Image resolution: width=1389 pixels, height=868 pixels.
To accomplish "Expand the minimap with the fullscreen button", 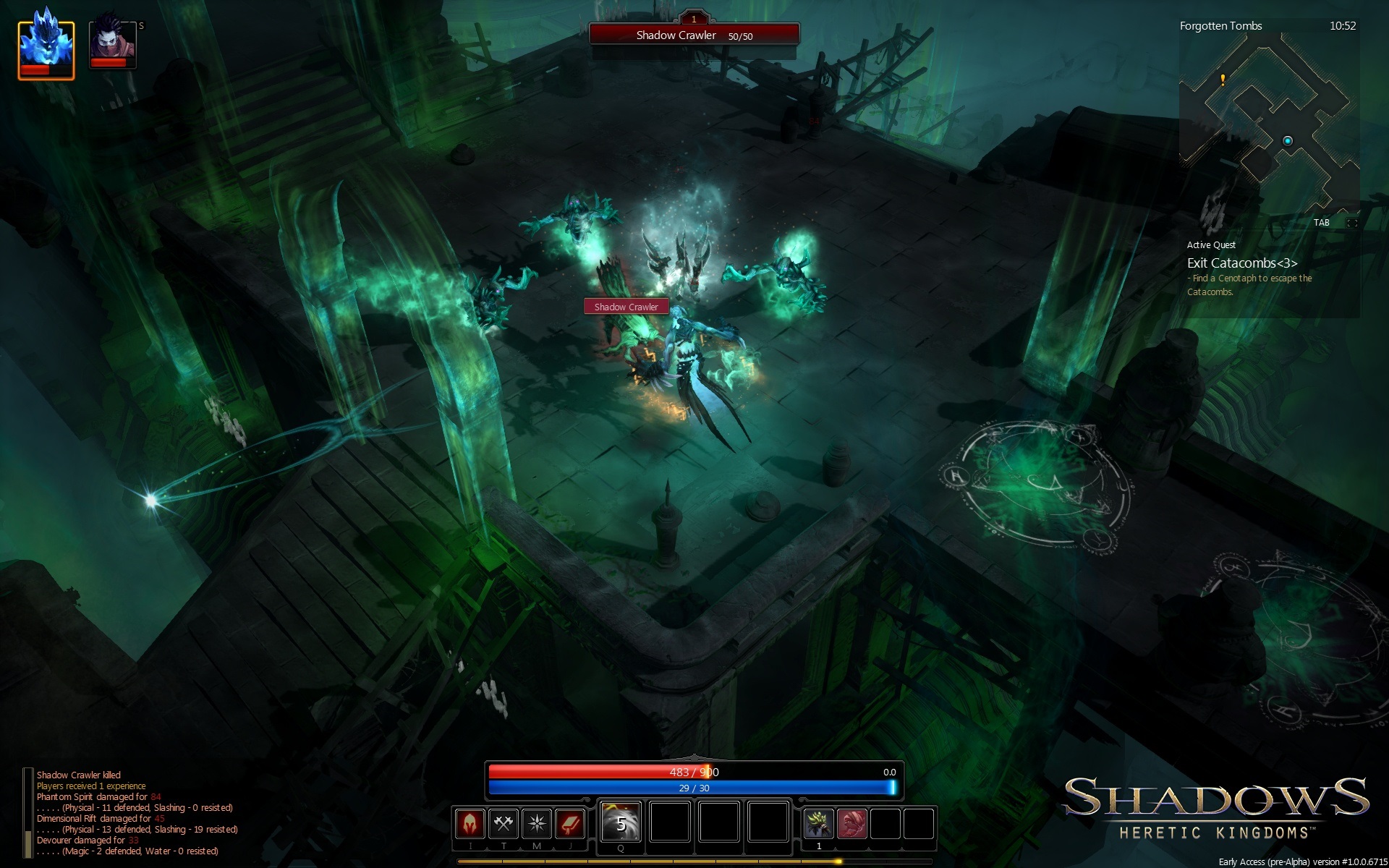I will tap(1351, 223).
